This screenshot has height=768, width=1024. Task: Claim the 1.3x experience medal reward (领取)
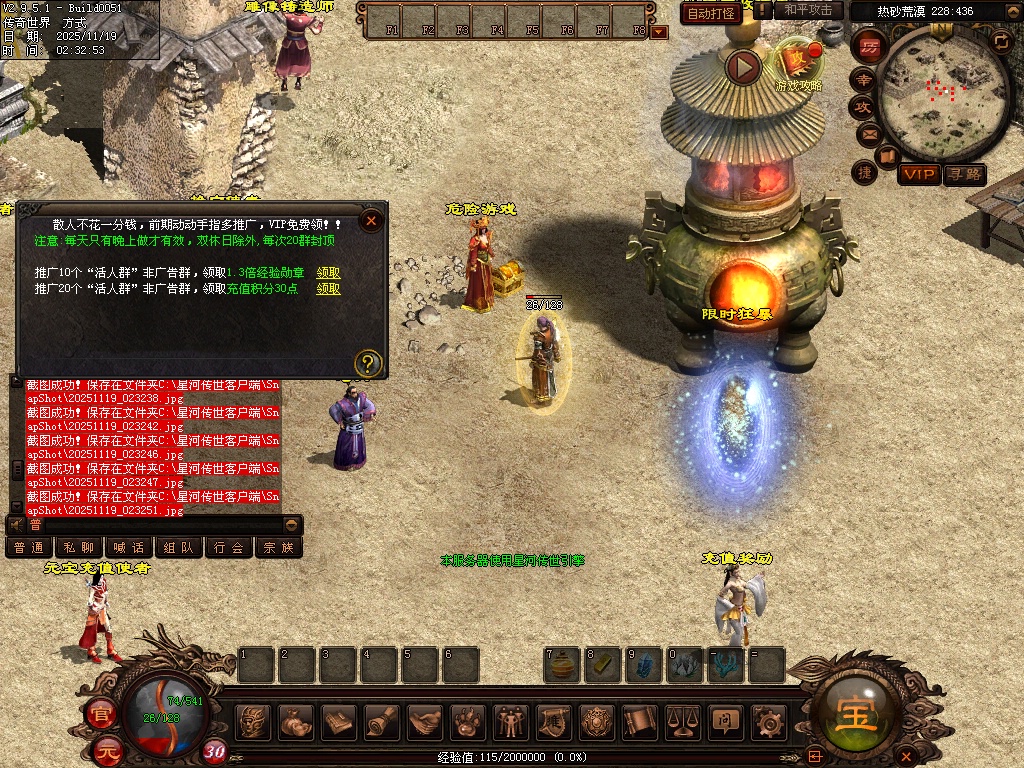[x=328, y=273]
